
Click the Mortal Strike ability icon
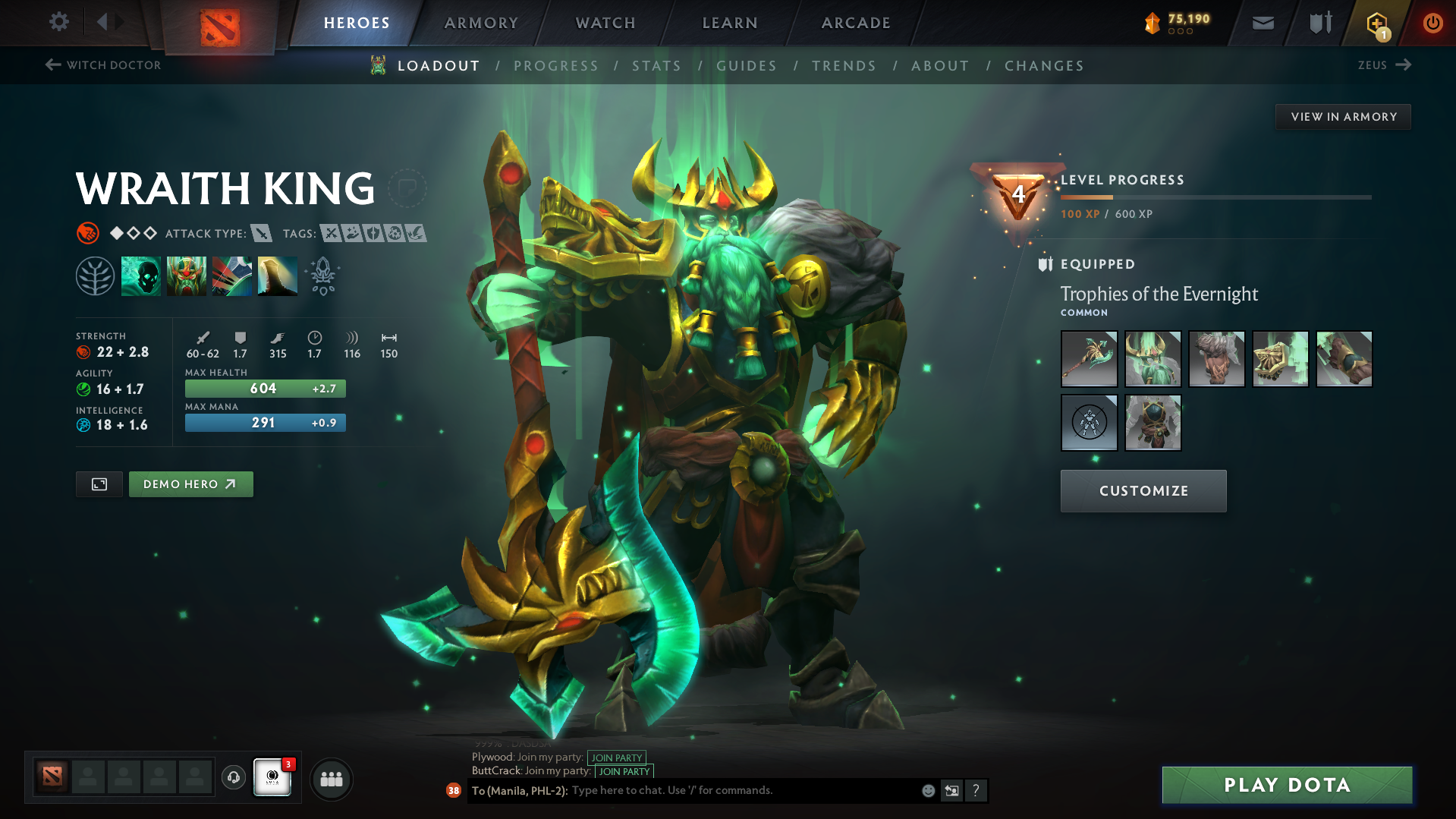click(x=232, y=275)
